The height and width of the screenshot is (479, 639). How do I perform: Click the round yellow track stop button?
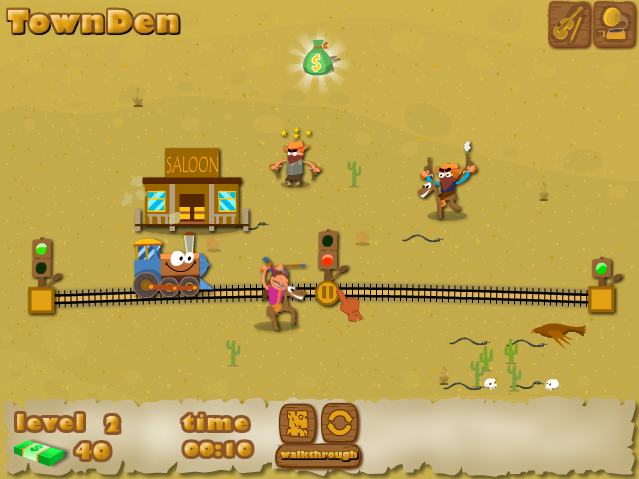point(328,293)
